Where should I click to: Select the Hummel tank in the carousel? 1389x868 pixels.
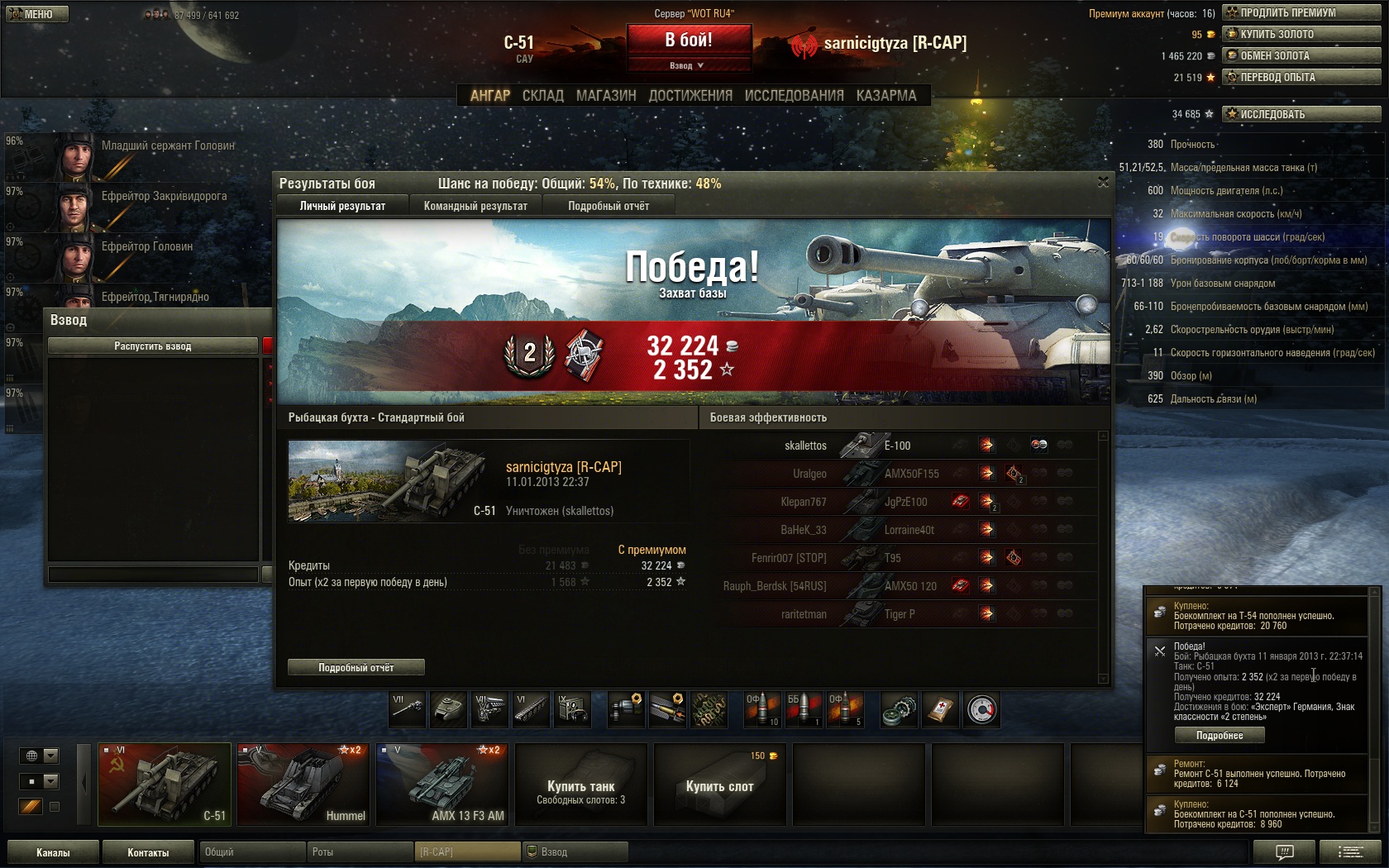pyautogui.click(x=303, y=784)
